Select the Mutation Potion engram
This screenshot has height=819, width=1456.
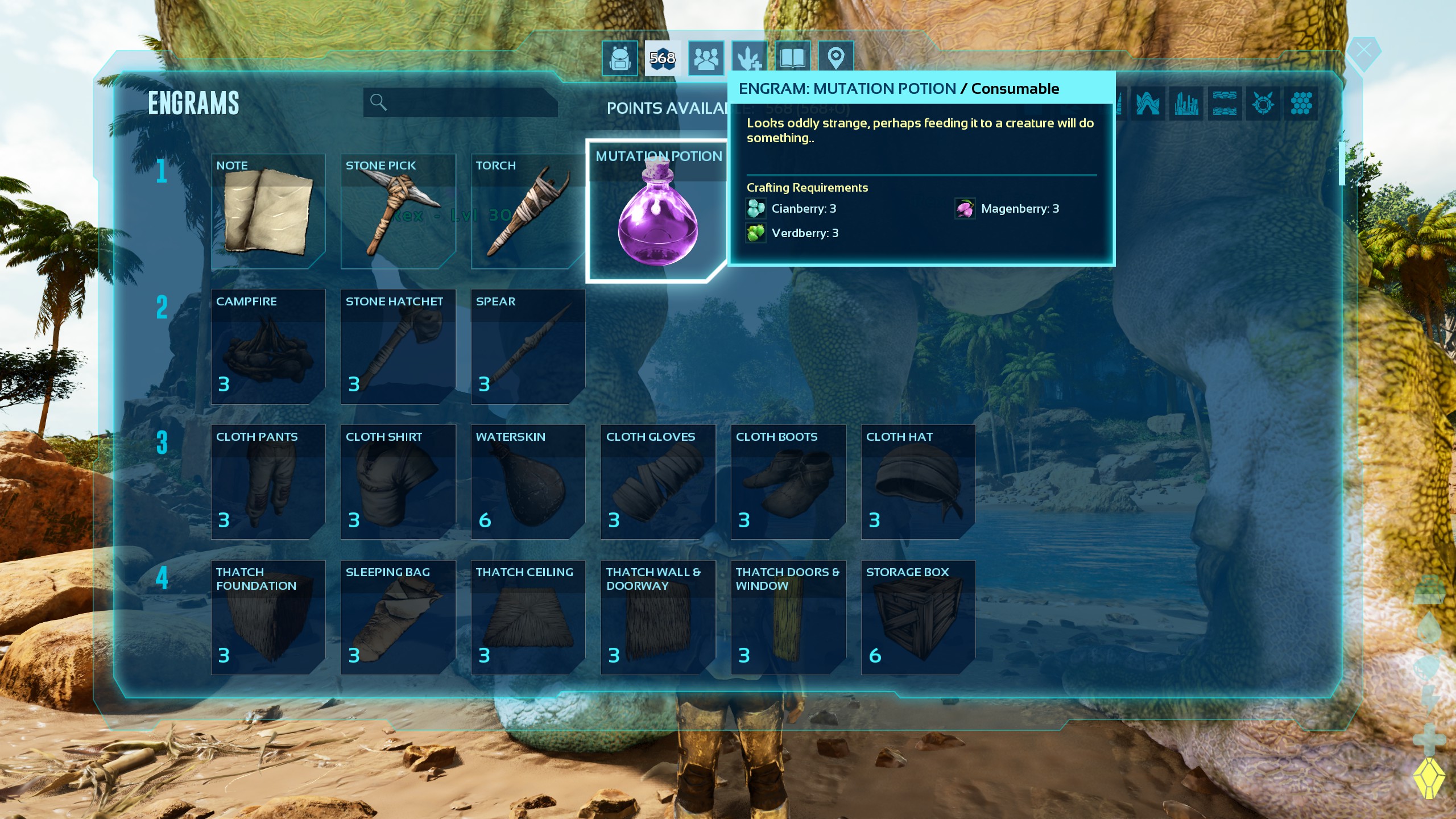tap(657, 212)
